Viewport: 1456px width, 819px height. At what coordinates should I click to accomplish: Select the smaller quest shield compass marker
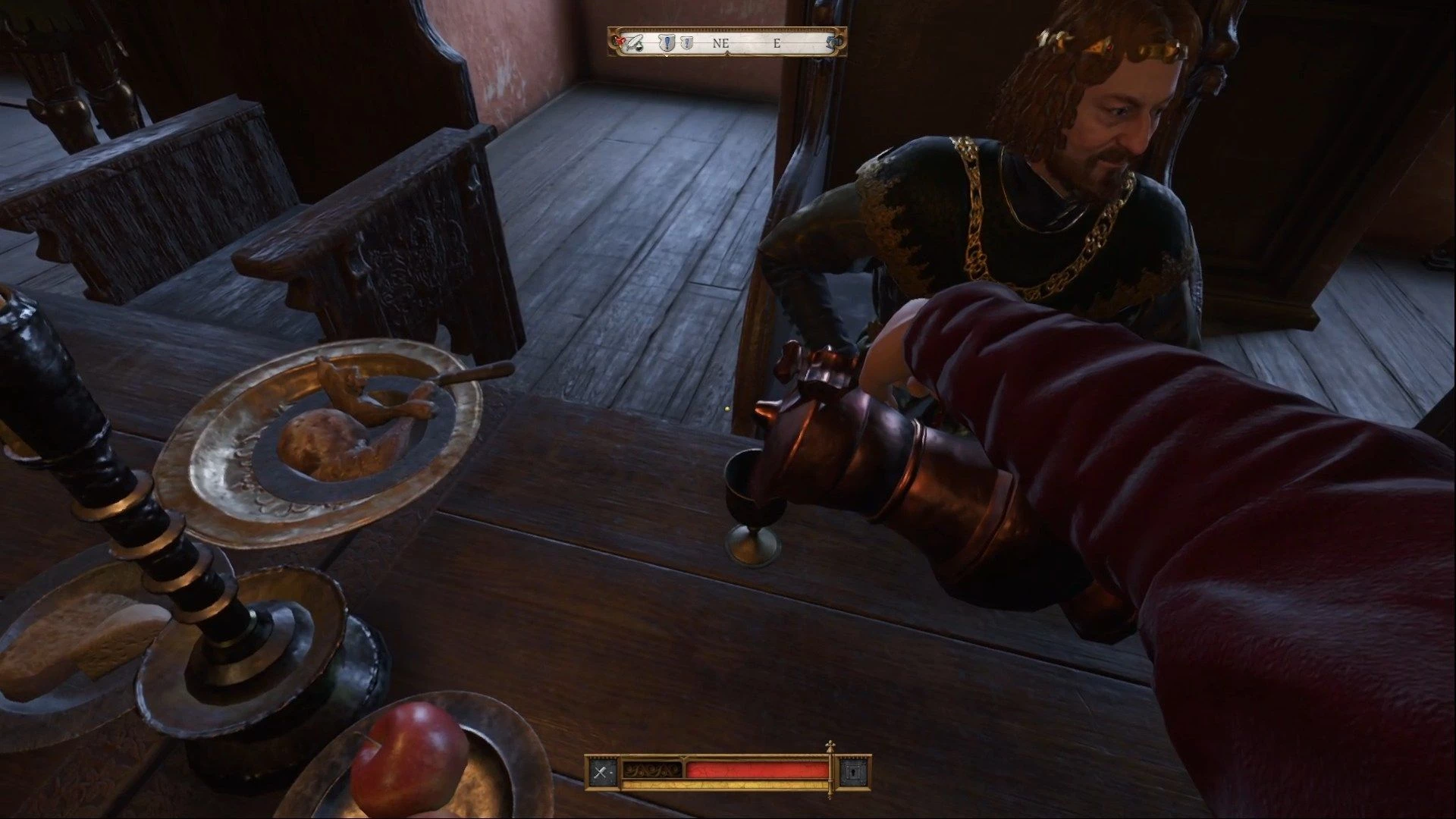(687, 43)
